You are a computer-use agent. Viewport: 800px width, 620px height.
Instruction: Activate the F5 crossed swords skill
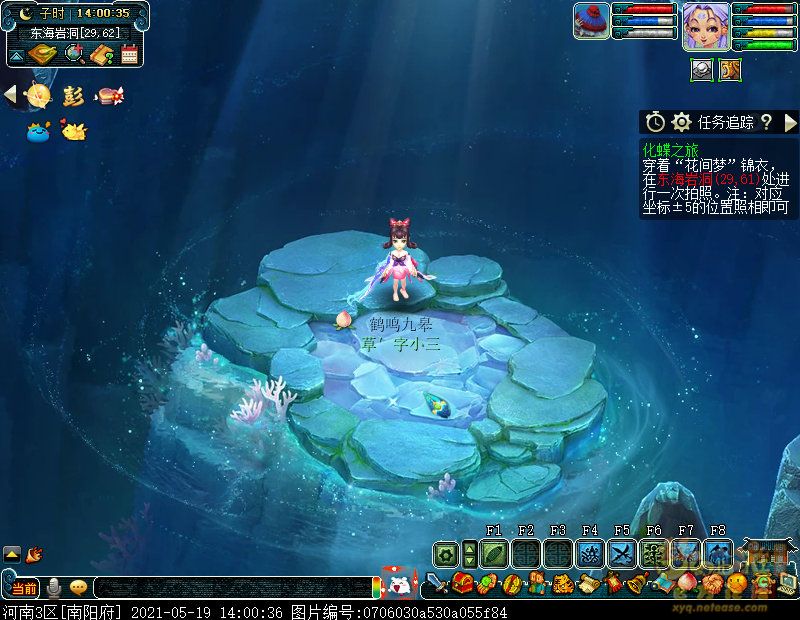622,553
